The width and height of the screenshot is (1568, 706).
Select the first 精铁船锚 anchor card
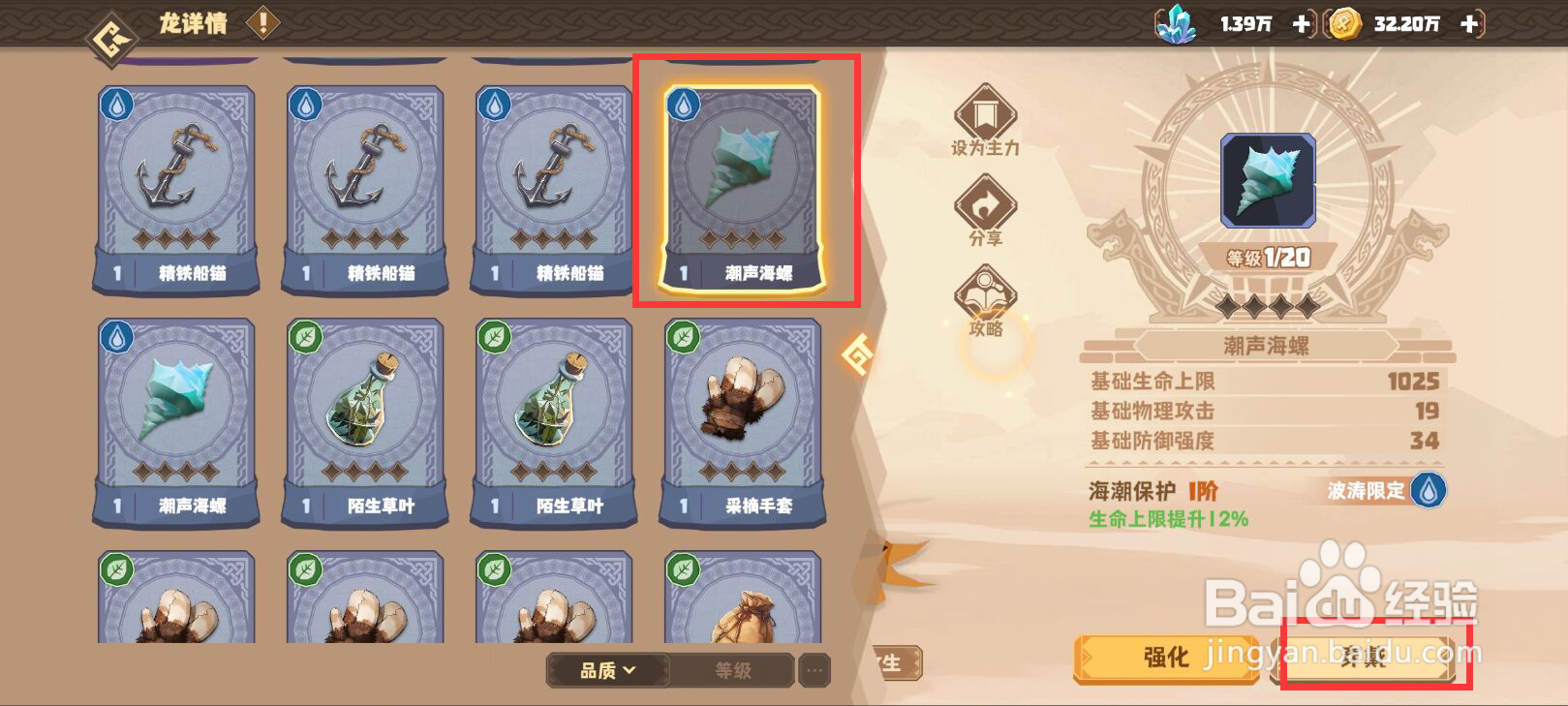click(x=174, y=184)
